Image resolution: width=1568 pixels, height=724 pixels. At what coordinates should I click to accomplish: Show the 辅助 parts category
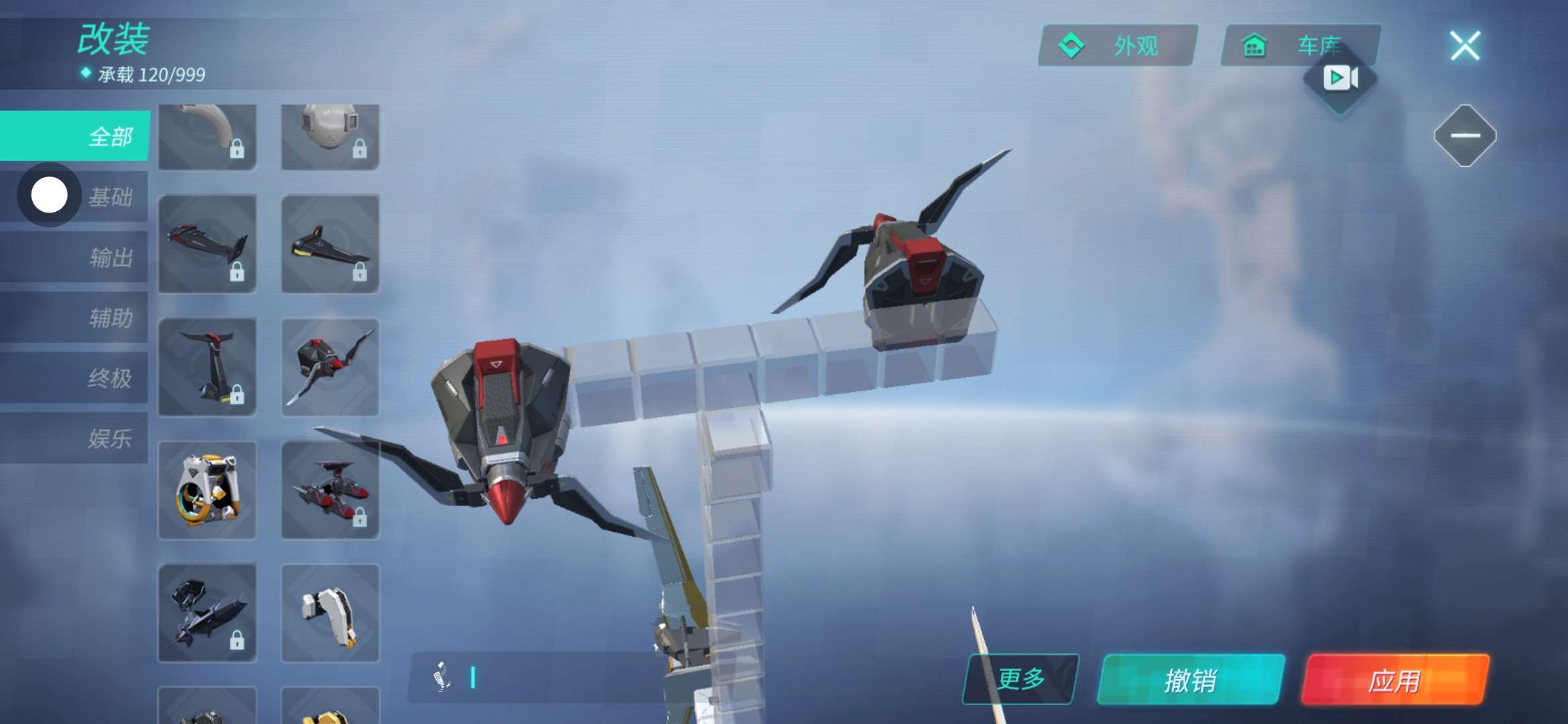(111, 318)
